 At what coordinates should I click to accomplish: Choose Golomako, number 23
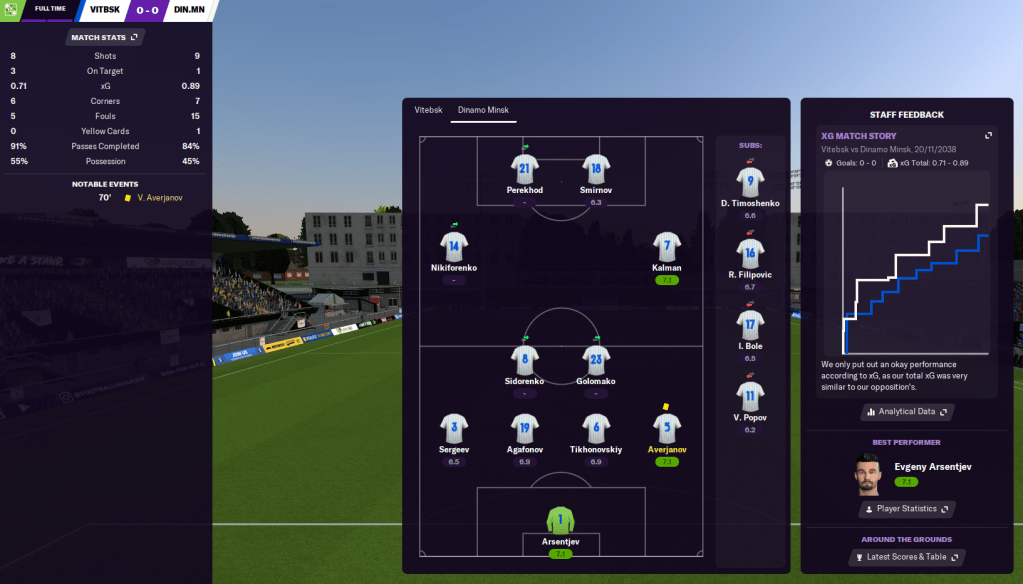click(x=596, y=360)
